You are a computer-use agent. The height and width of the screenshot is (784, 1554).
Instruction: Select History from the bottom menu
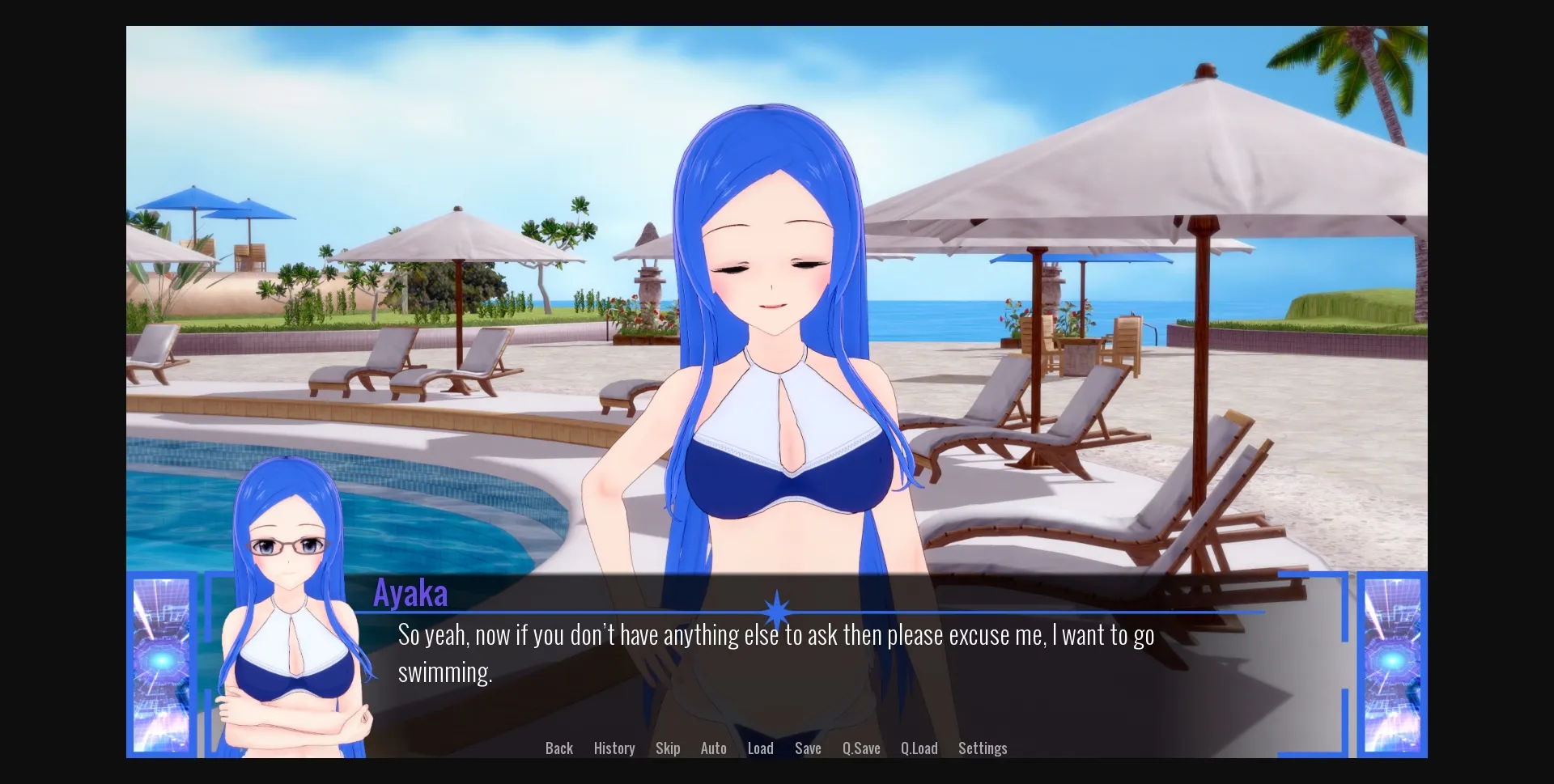[614, 748]
